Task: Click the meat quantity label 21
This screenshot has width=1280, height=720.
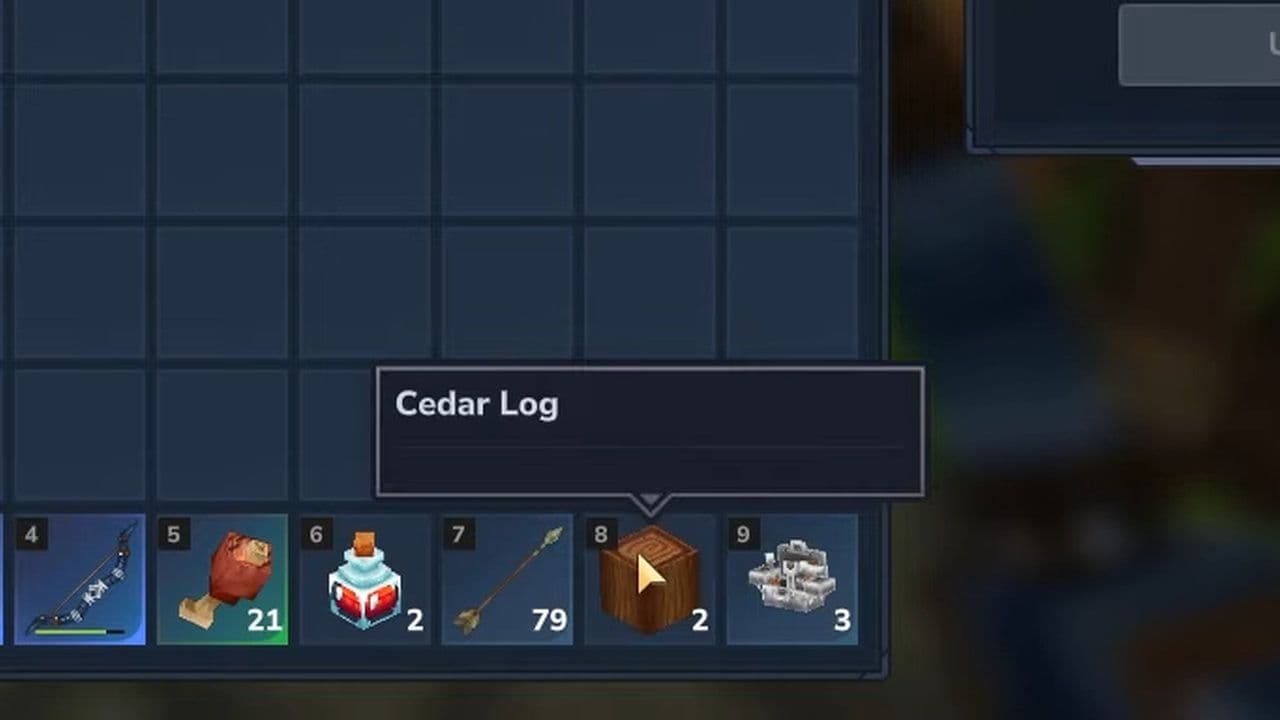Action: (266, 620)
